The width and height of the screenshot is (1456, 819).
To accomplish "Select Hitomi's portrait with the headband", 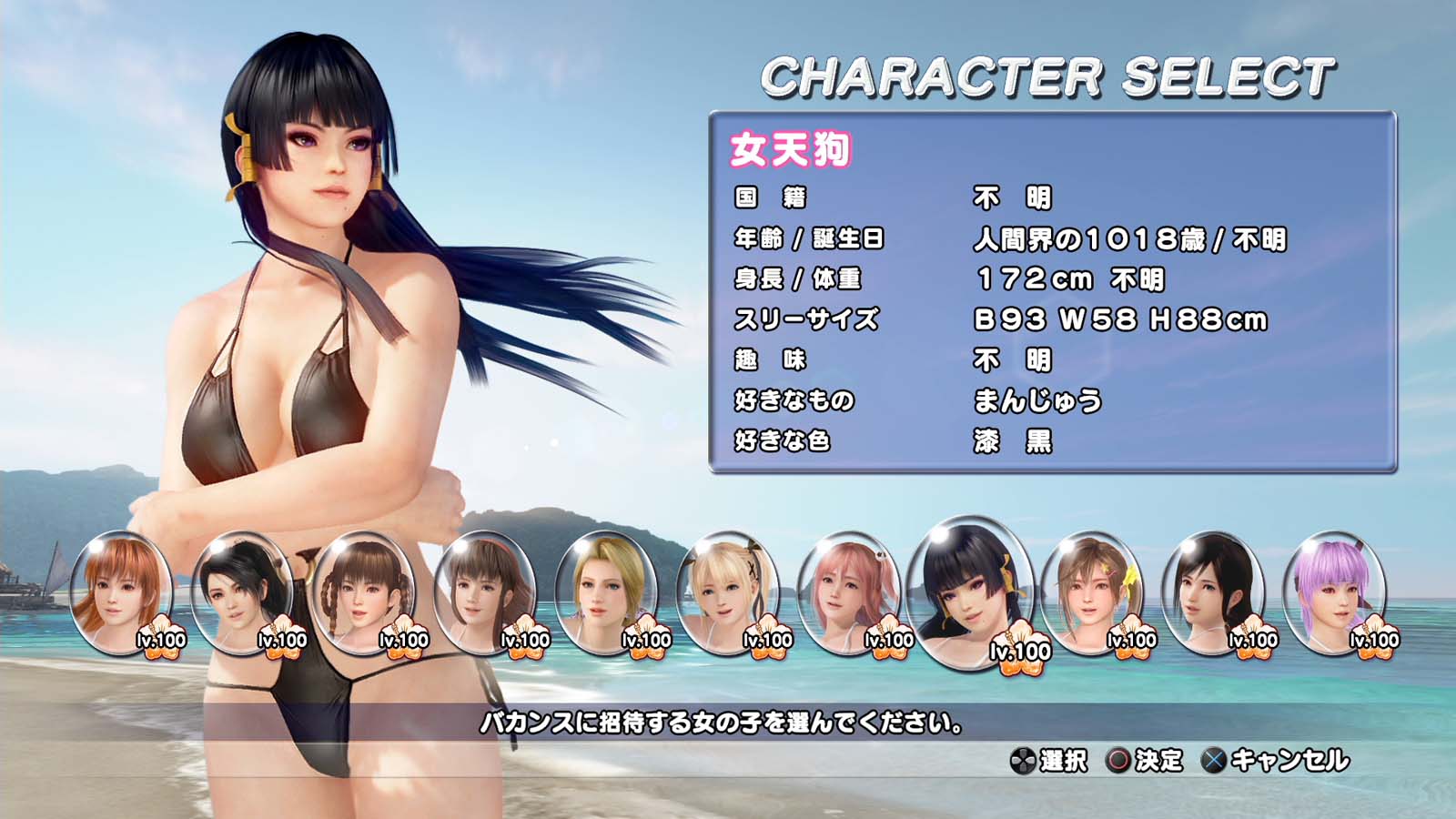I will pos(484,591).
